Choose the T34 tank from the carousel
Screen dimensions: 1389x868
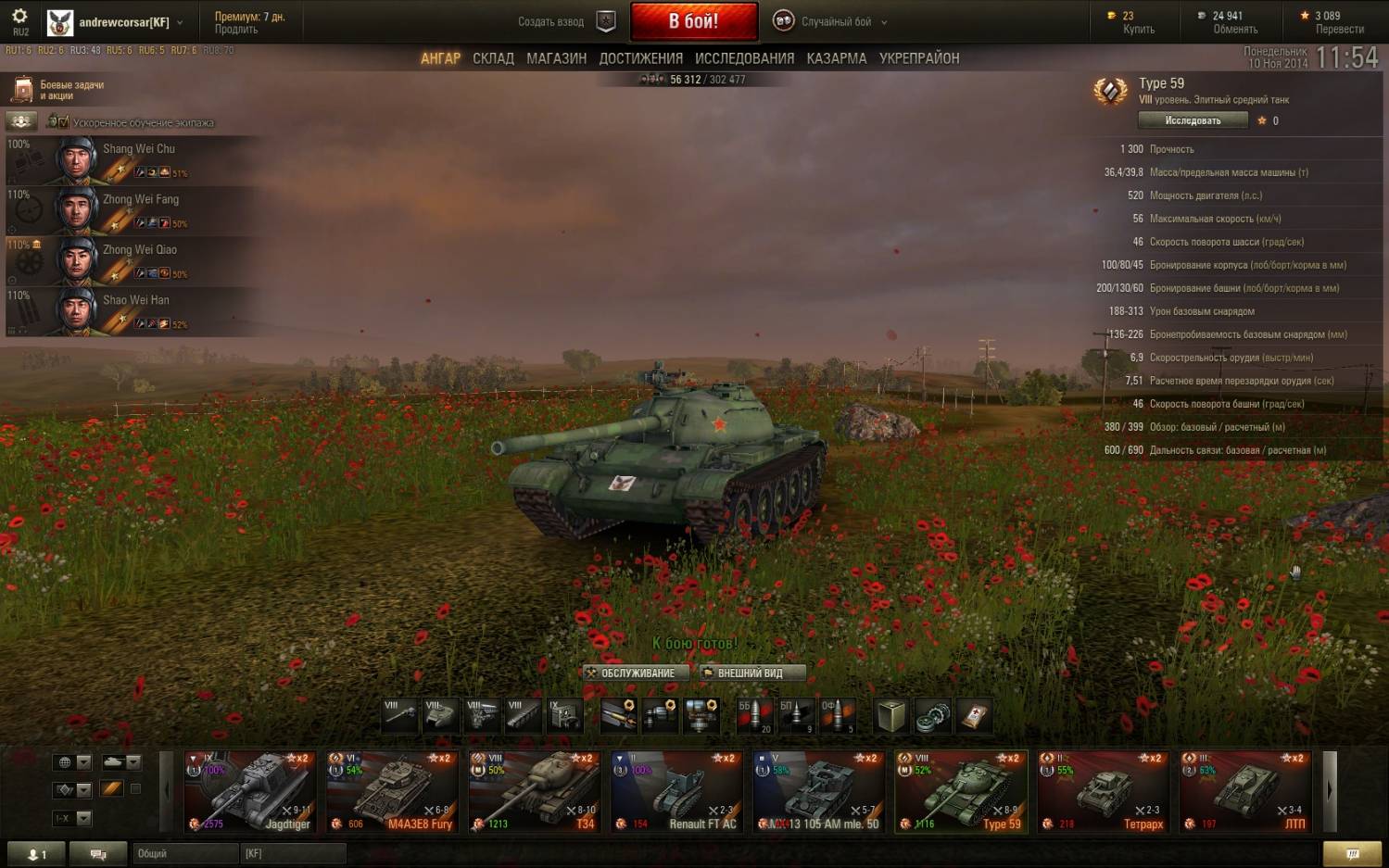(535, 792)
